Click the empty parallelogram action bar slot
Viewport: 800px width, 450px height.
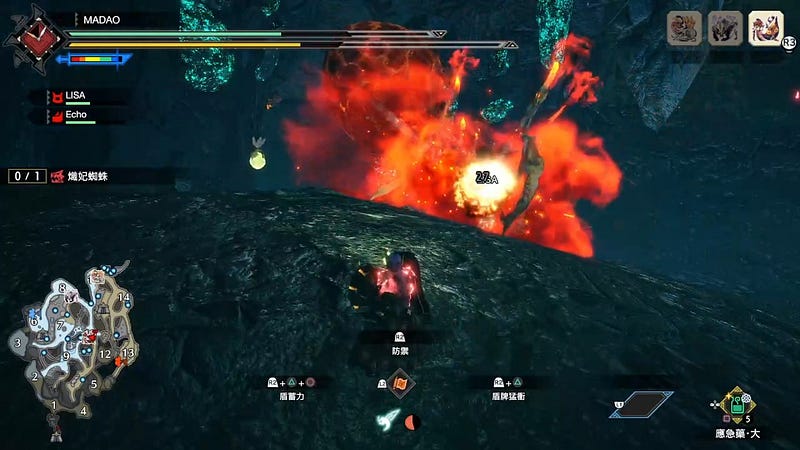(642, 404)
